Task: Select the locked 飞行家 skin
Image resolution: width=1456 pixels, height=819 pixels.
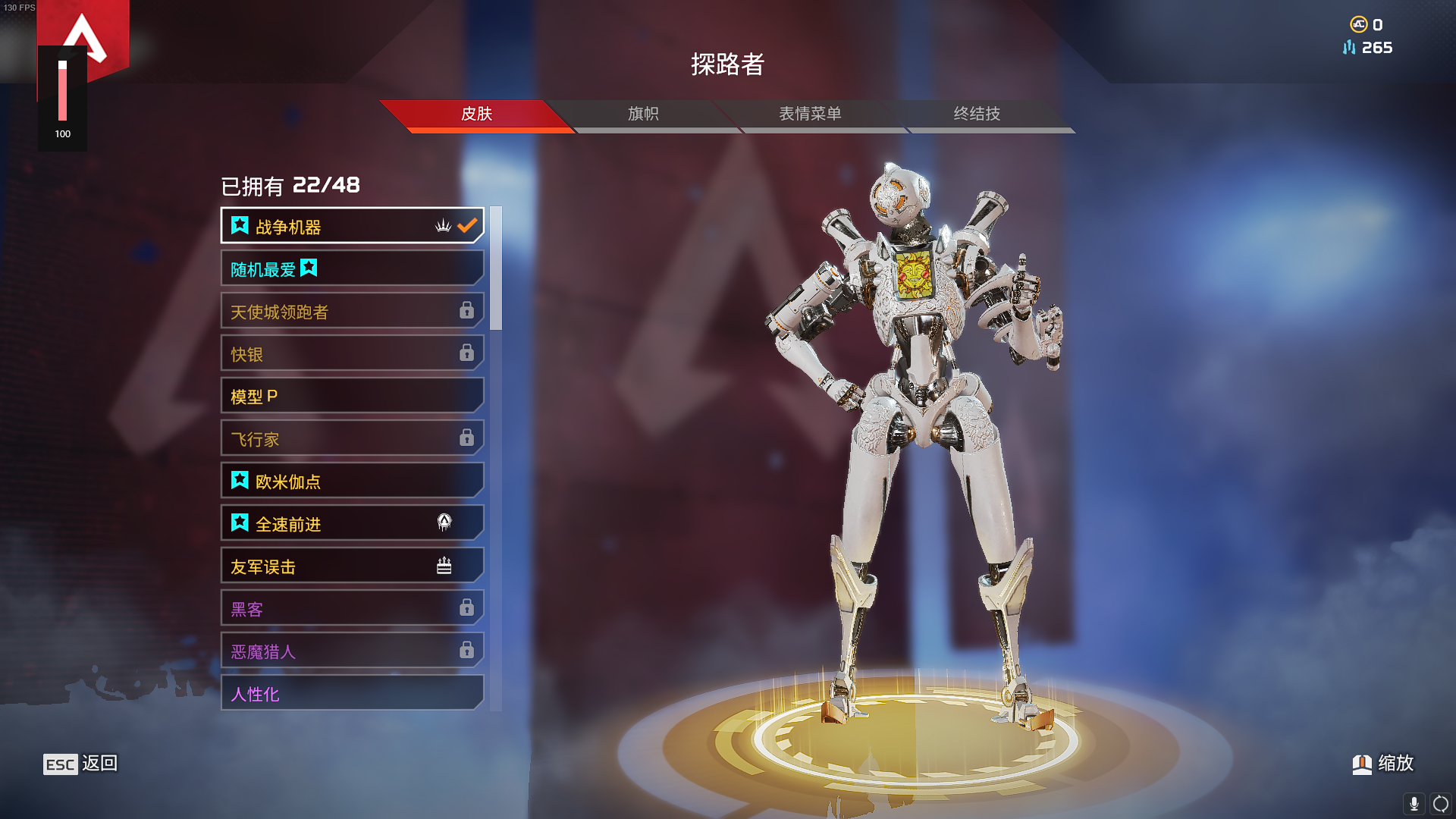Action: (352, 438)
